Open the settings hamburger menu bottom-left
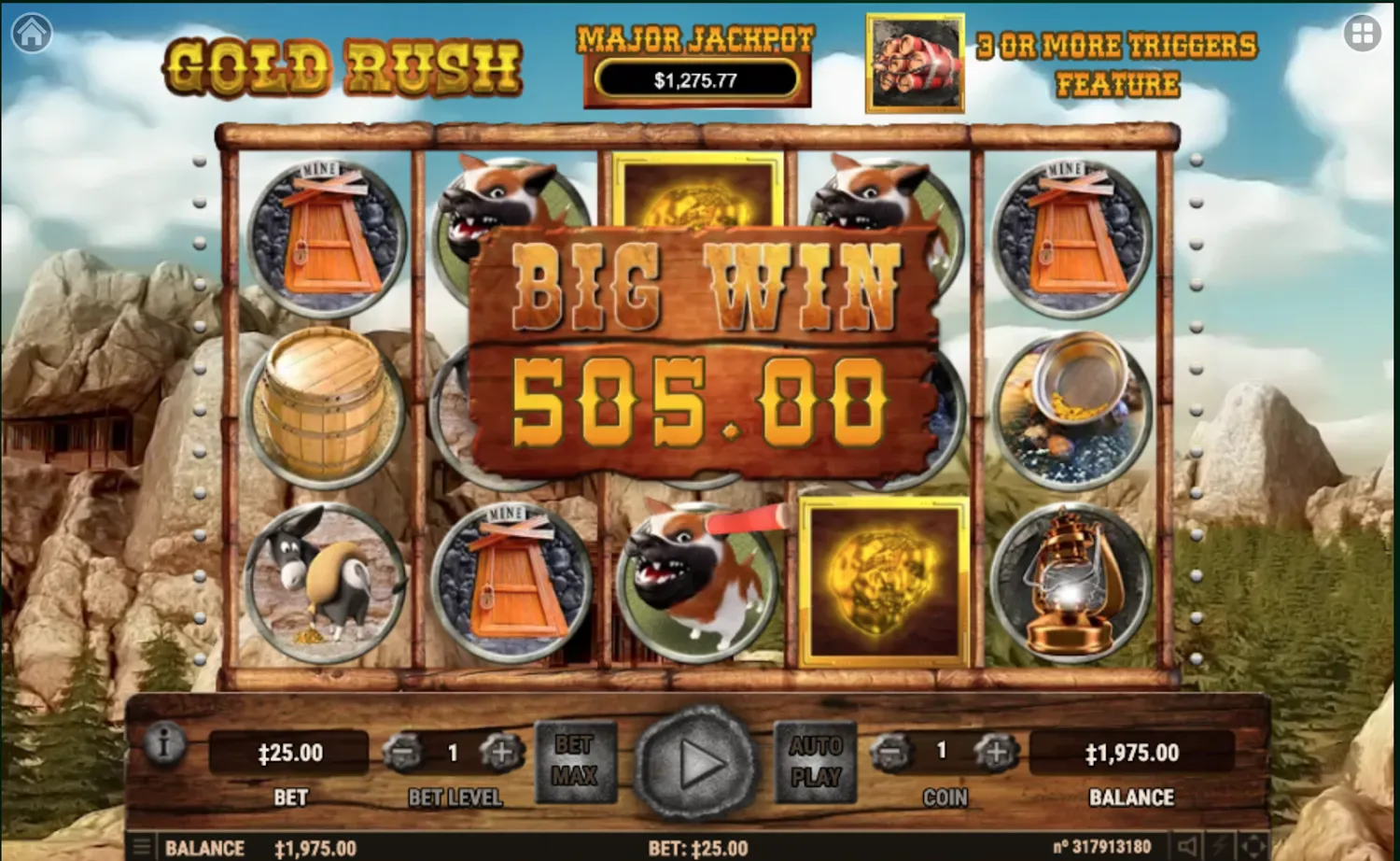Screen dimensions: 1400x861 (x=142, y=846)
